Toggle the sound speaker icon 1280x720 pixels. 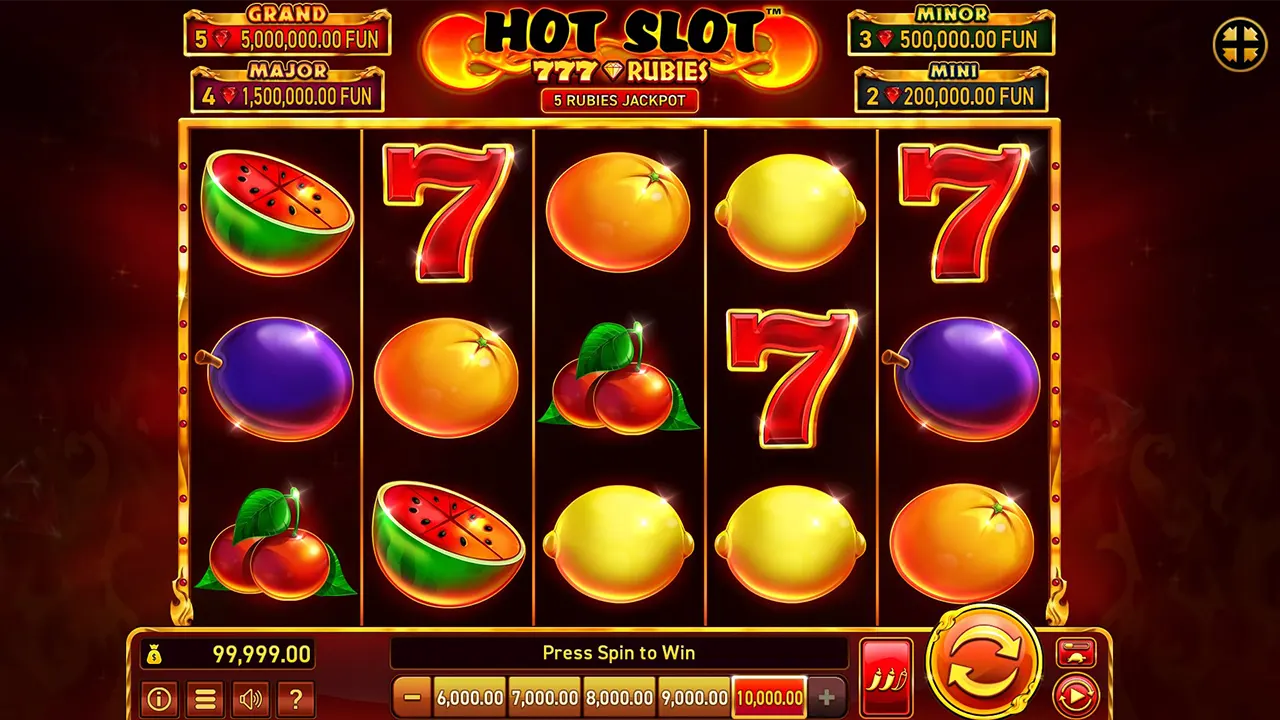point(250,698)
